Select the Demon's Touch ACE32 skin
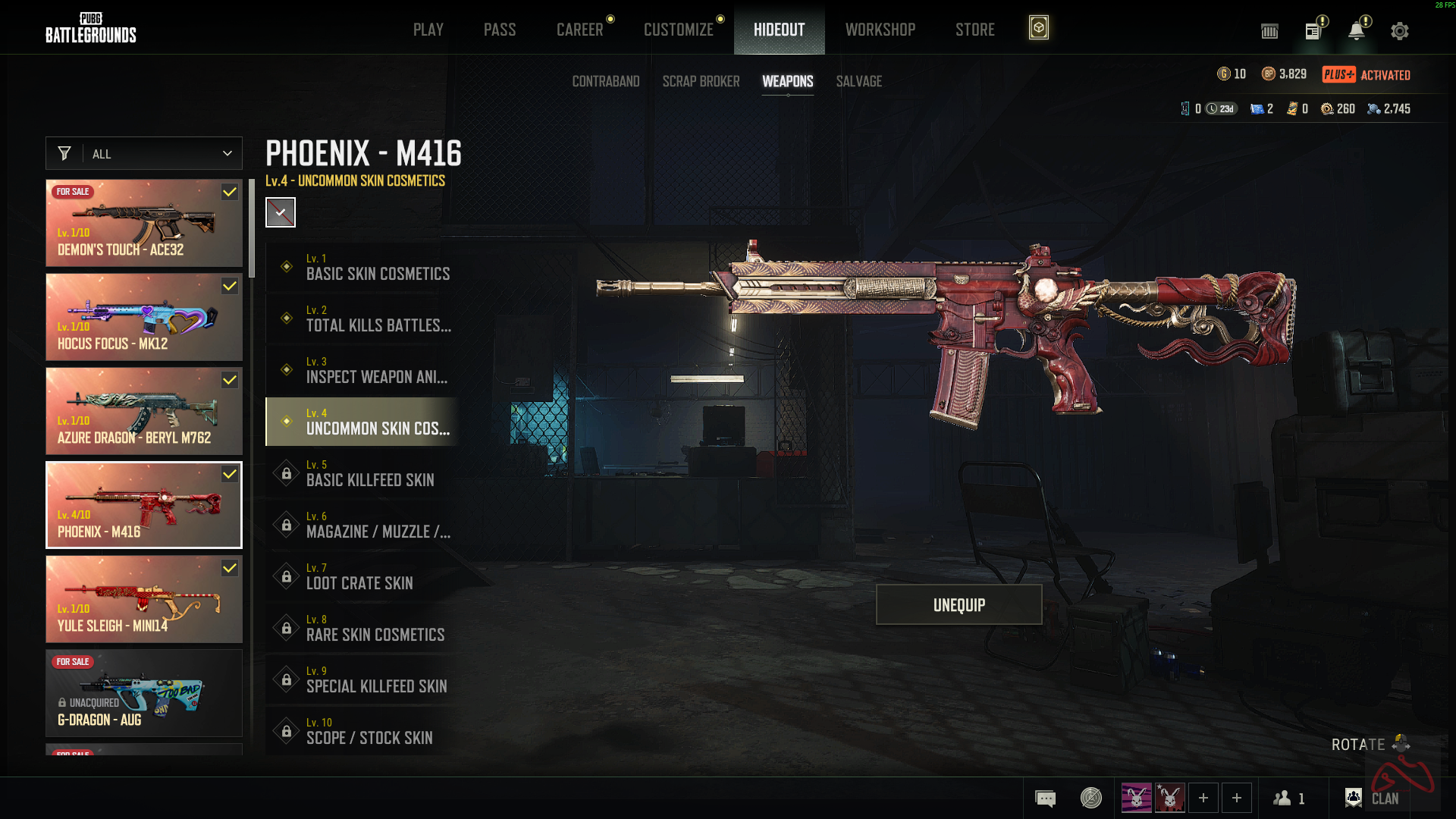1456x819 pixels. [x=144, y=223]
